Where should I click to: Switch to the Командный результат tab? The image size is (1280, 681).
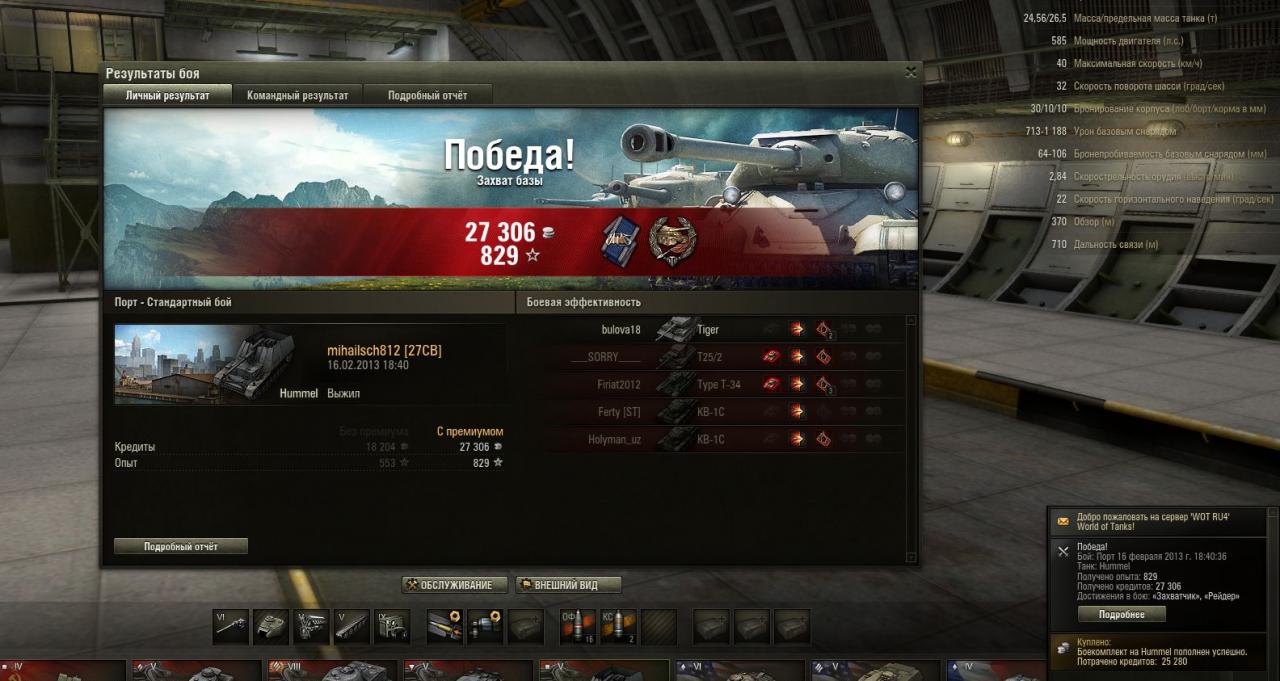point(297,95)
